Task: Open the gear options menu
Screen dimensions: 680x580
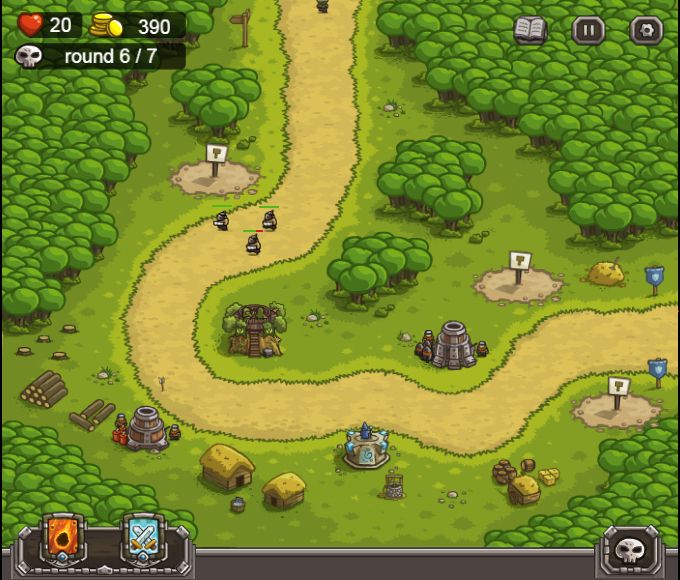Action: tap(646, 30)
